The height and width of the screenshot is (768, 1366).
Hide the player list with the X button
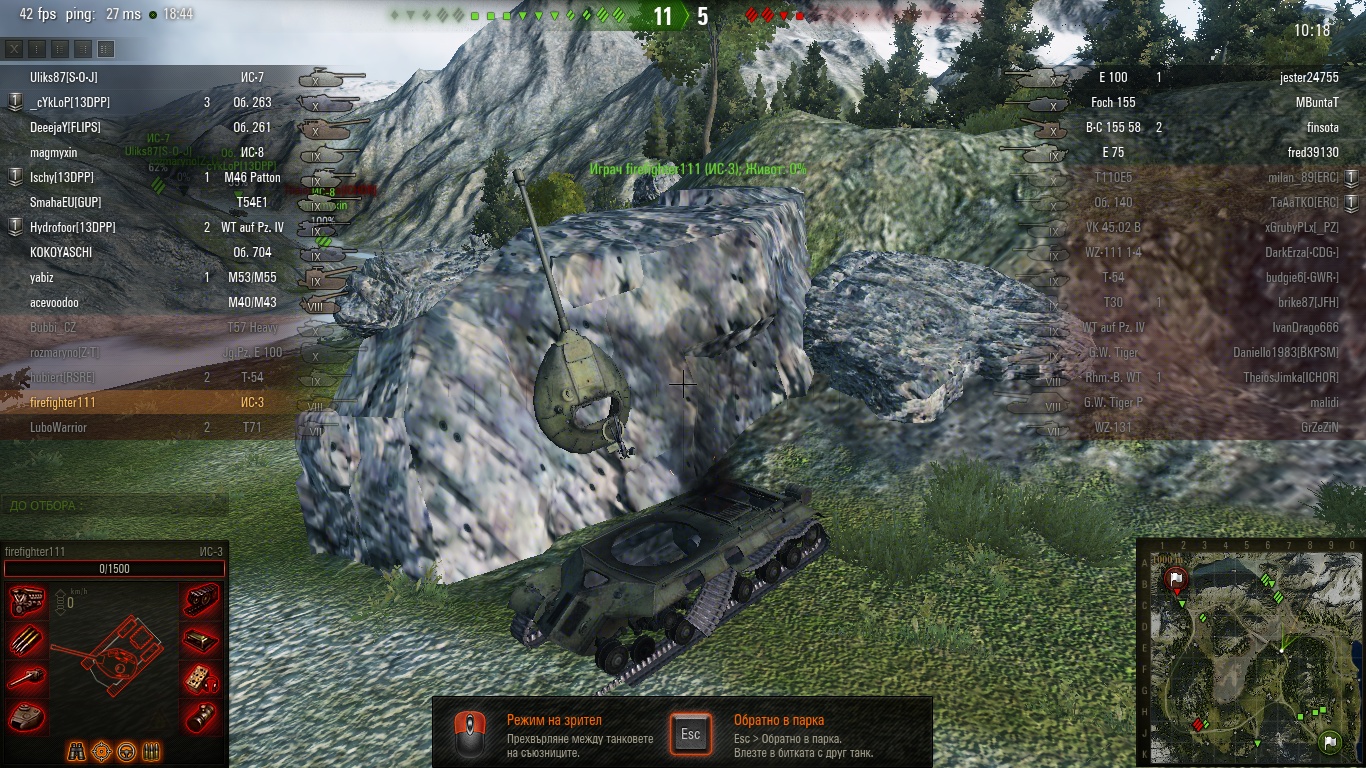pos(14,49)
